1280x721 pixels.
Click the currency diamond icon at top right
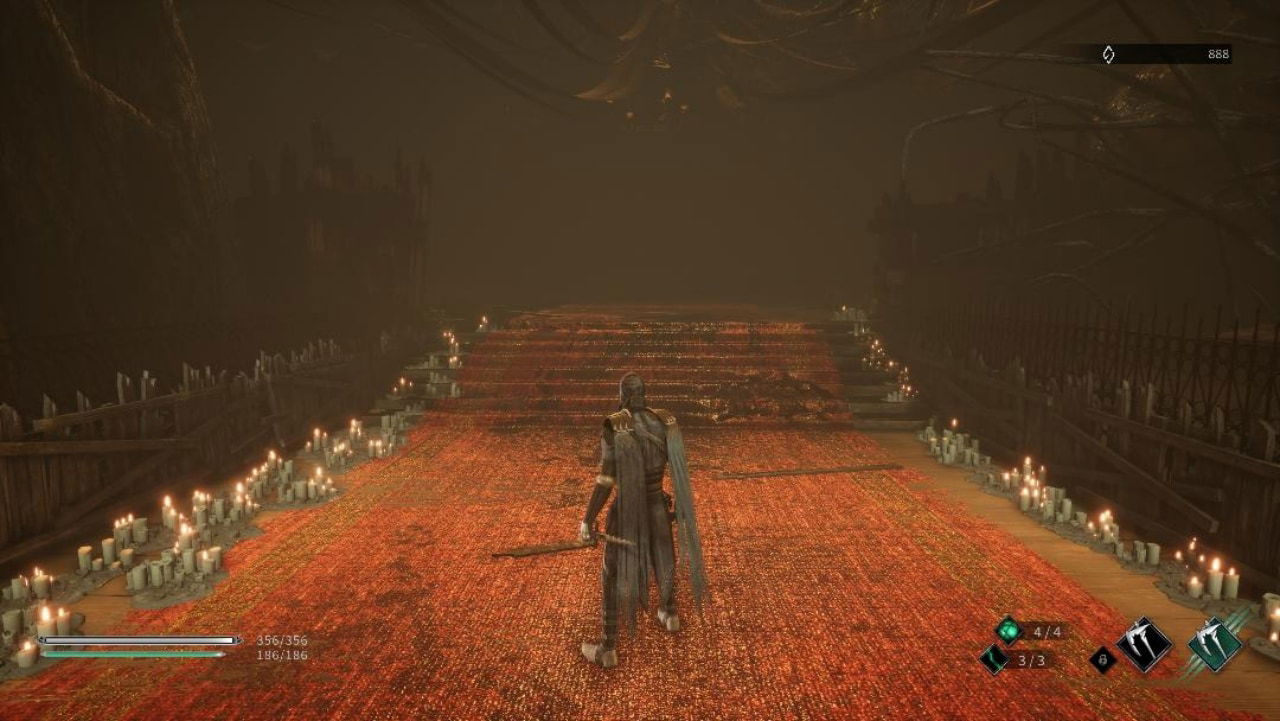pyautogui.click(x=1109, y=53)
